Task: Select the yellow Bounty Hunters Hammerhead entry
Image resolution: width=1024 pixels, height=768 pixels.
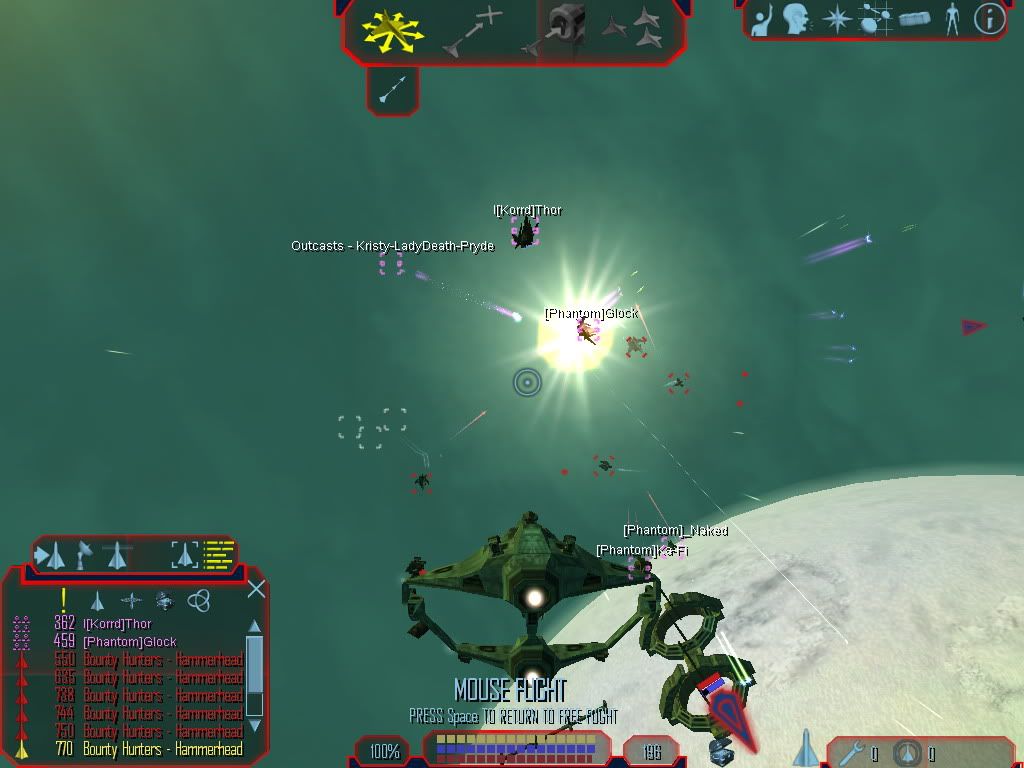Action: click(x=162, y=749)
